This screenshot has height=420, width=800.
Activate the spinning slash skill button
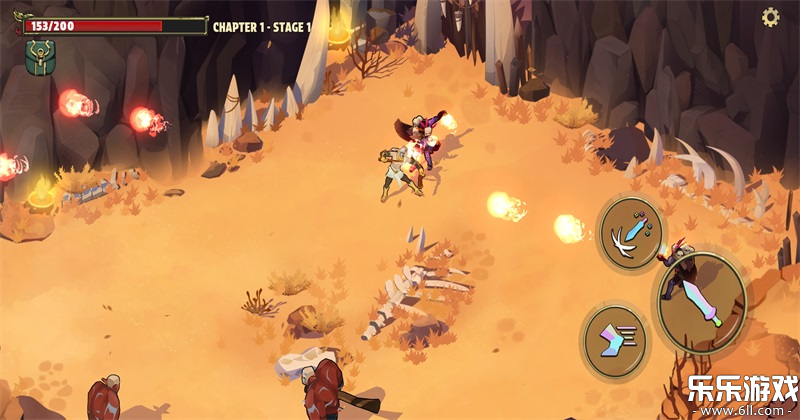pos(631,233)
